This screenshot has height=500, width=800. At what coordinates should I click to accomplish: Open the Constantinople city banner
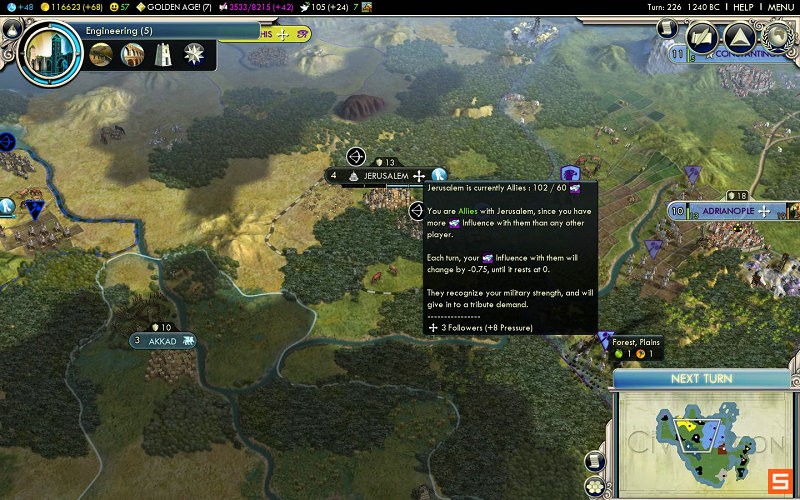740,54
